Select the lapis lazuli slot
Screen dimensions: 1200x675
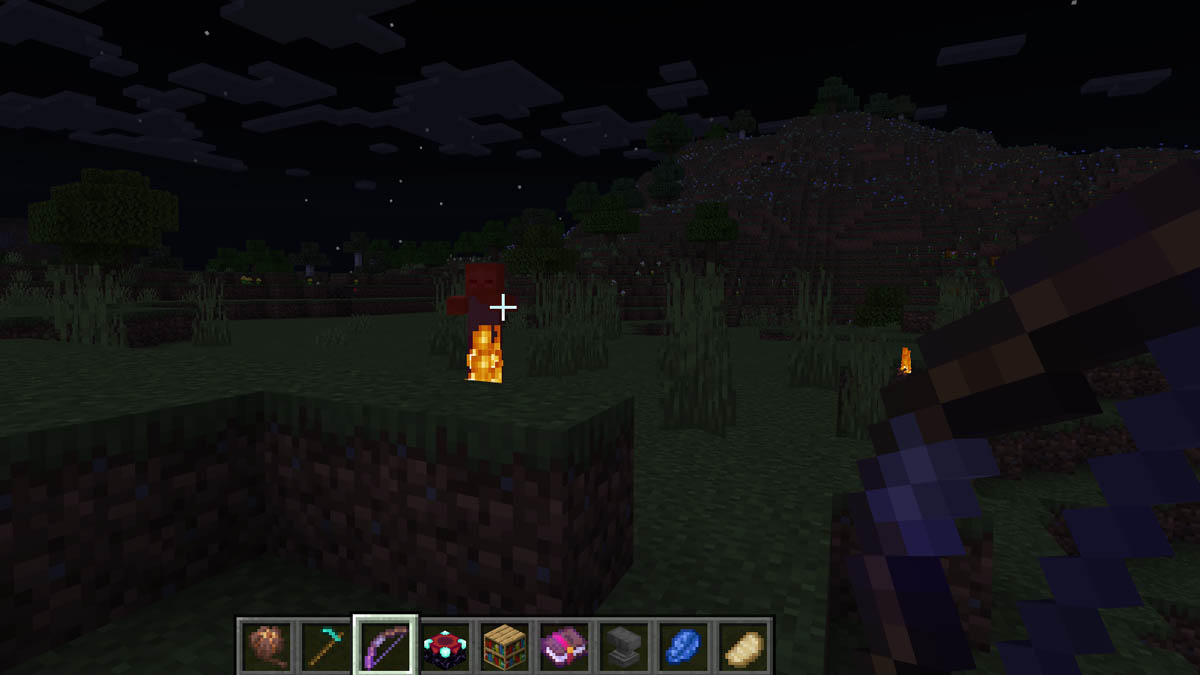click(682, 645)
